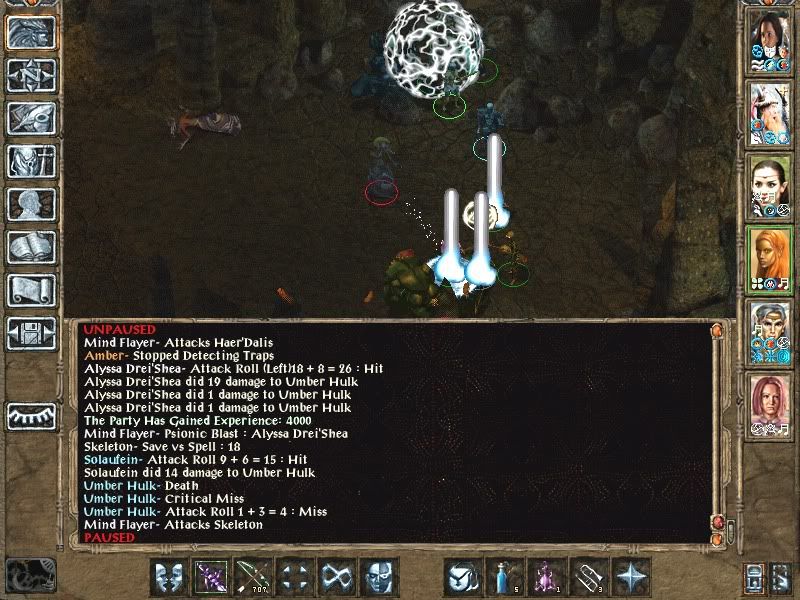This screenshot has height=600, width=800.
Task: Use the blue potion quick item
Action: [505, 577]
